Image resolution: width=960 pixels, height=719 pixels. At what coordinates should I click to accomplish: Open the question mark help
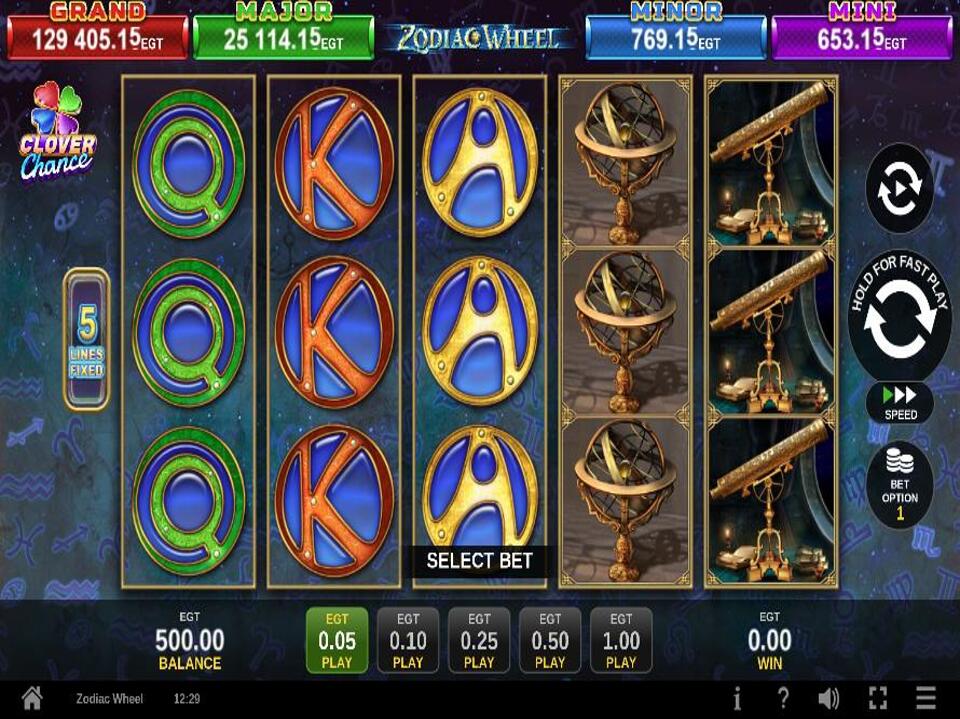point(783,699)
